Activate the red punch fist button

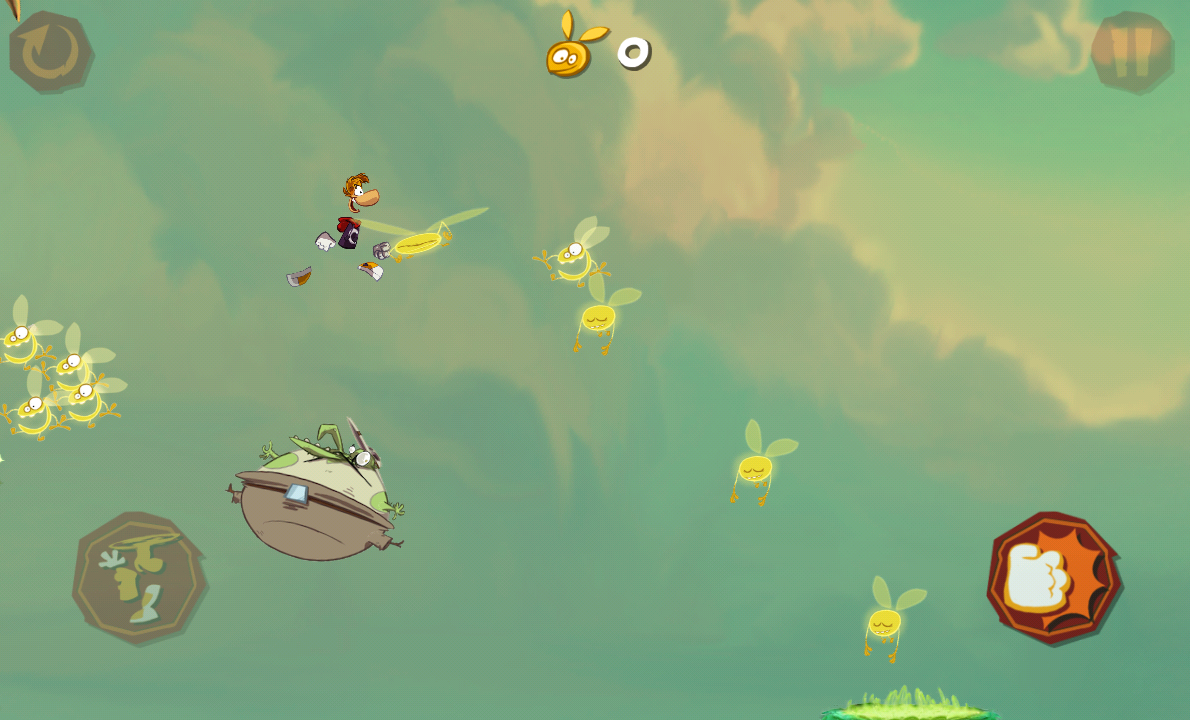1053,578
